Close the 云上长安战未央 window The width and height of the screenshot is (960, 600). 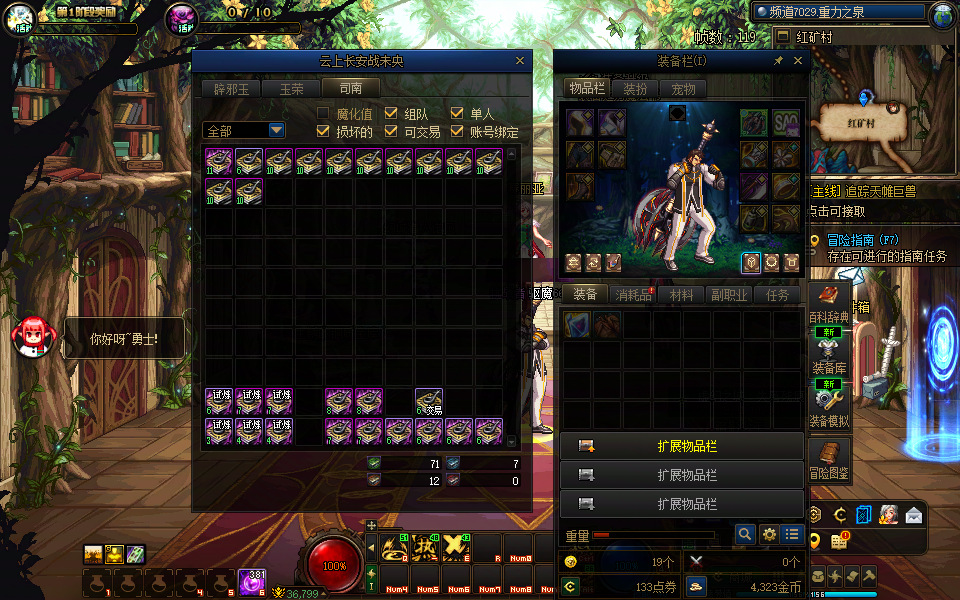click(519, 61)
